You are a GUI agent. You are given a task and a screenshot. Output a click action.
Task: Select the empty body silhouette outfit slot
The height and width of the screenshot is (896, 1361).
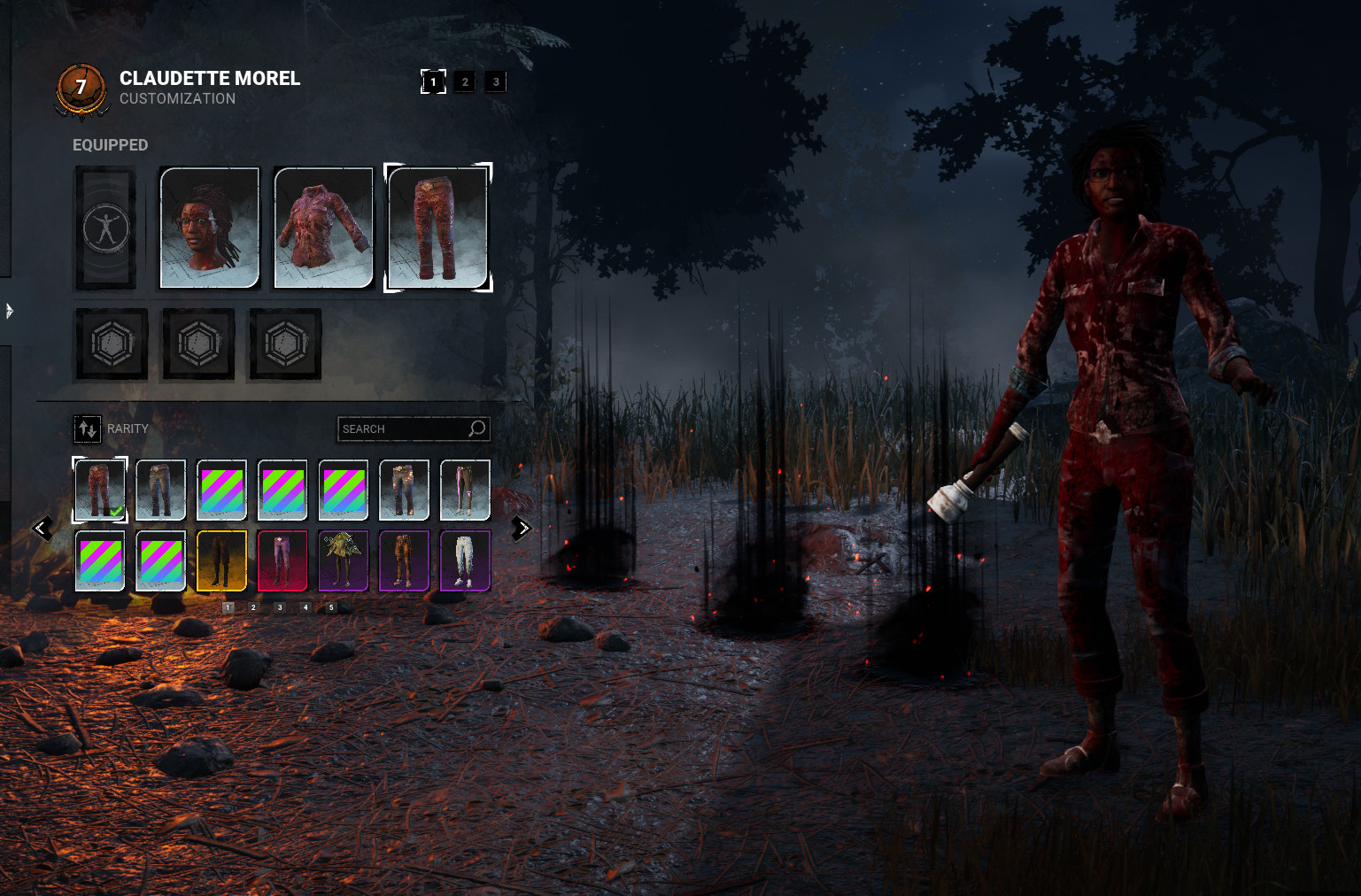click(104, 228)
